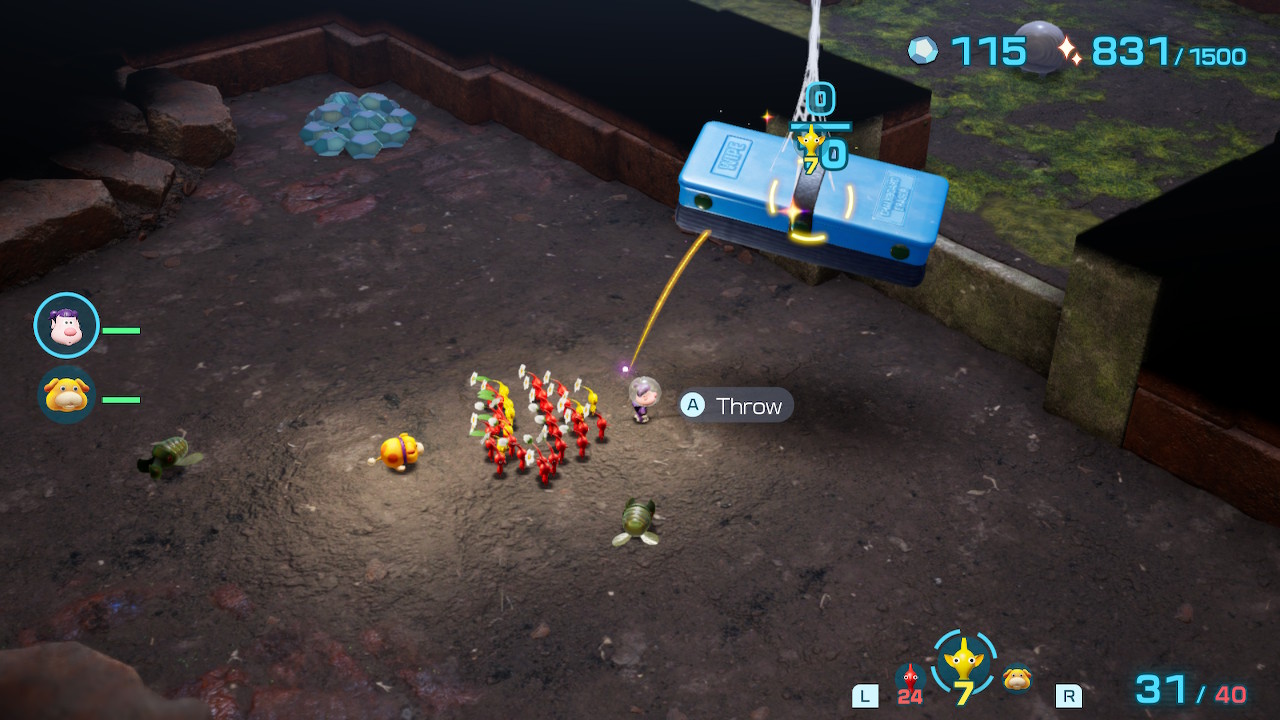Select the Oatchi dog portrait in the party list

pos(66,395)
